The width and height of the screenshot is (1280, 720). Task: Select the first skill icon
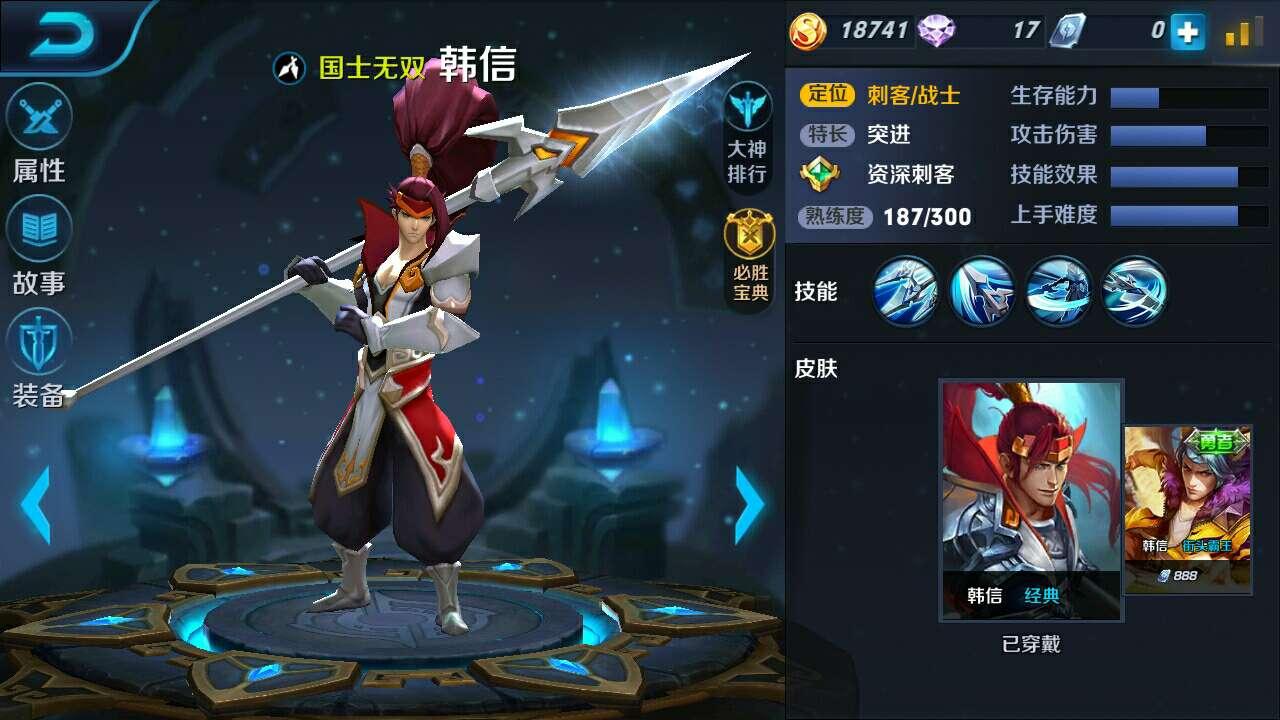tap(905, 291)
